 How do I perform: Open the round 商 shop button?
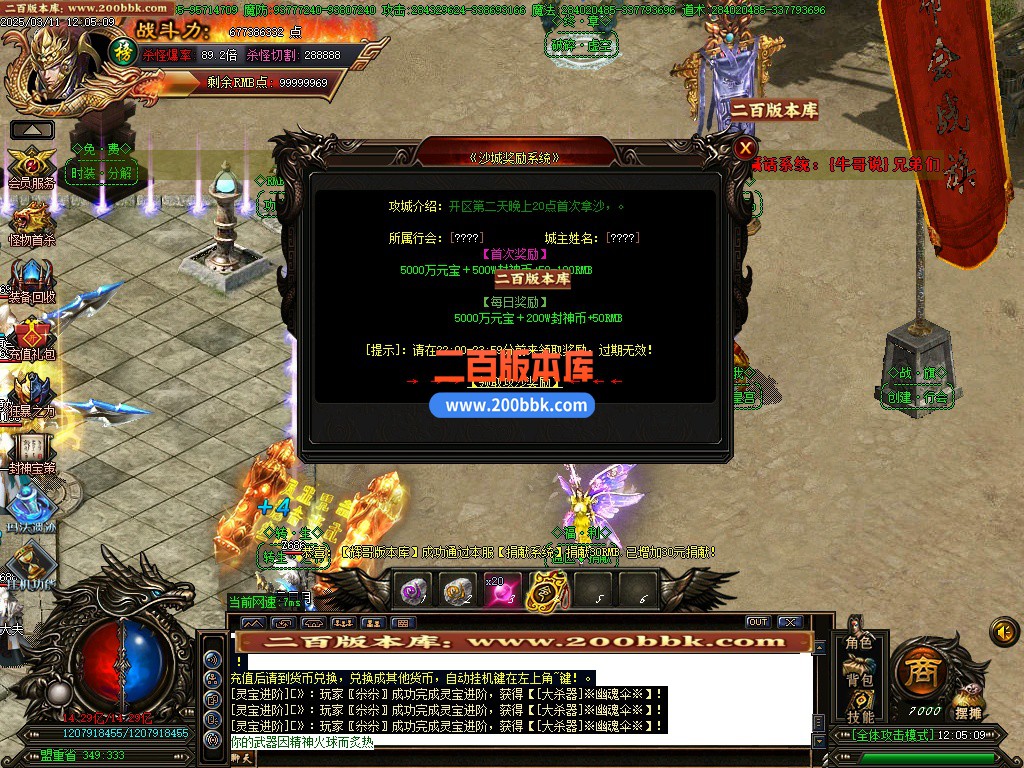[920, 672]
